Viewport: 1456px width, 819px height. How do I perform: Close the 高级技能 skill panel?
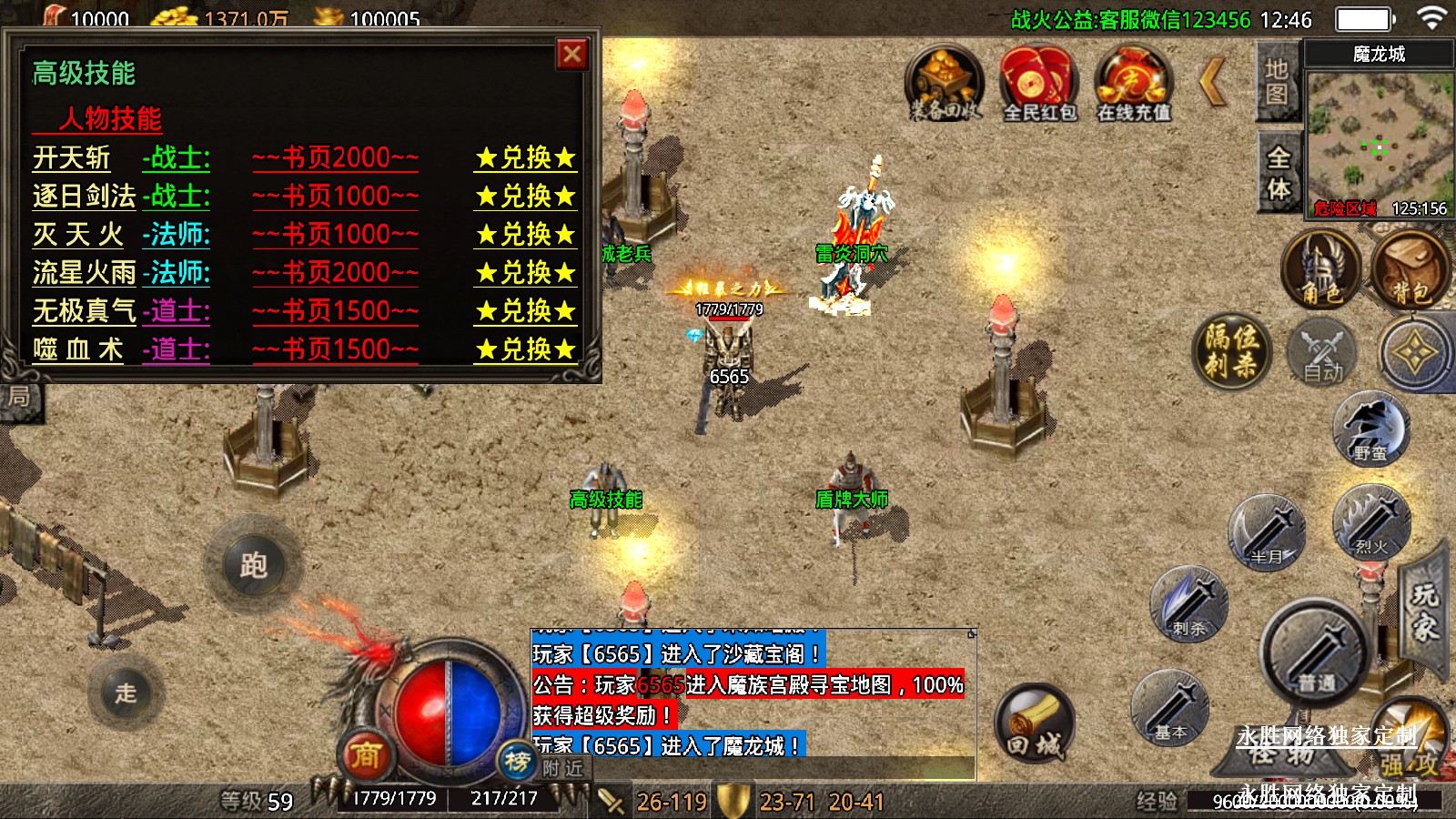tap(572, 55)
